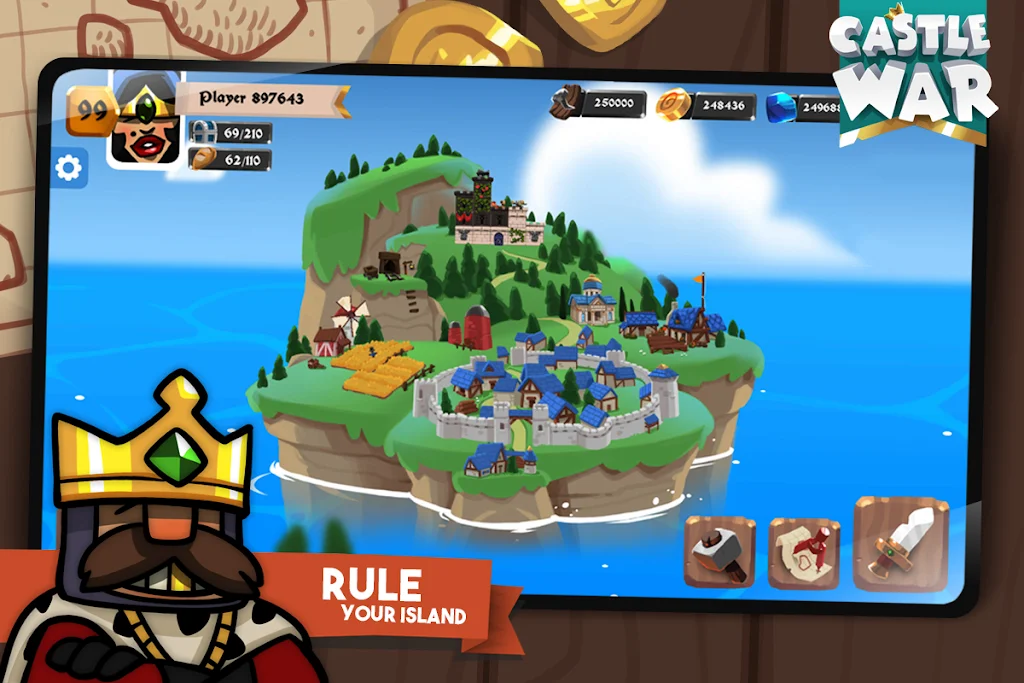The image size is (1024, 683).
Task: Open the map scroll button
Action: click(804, 553)
